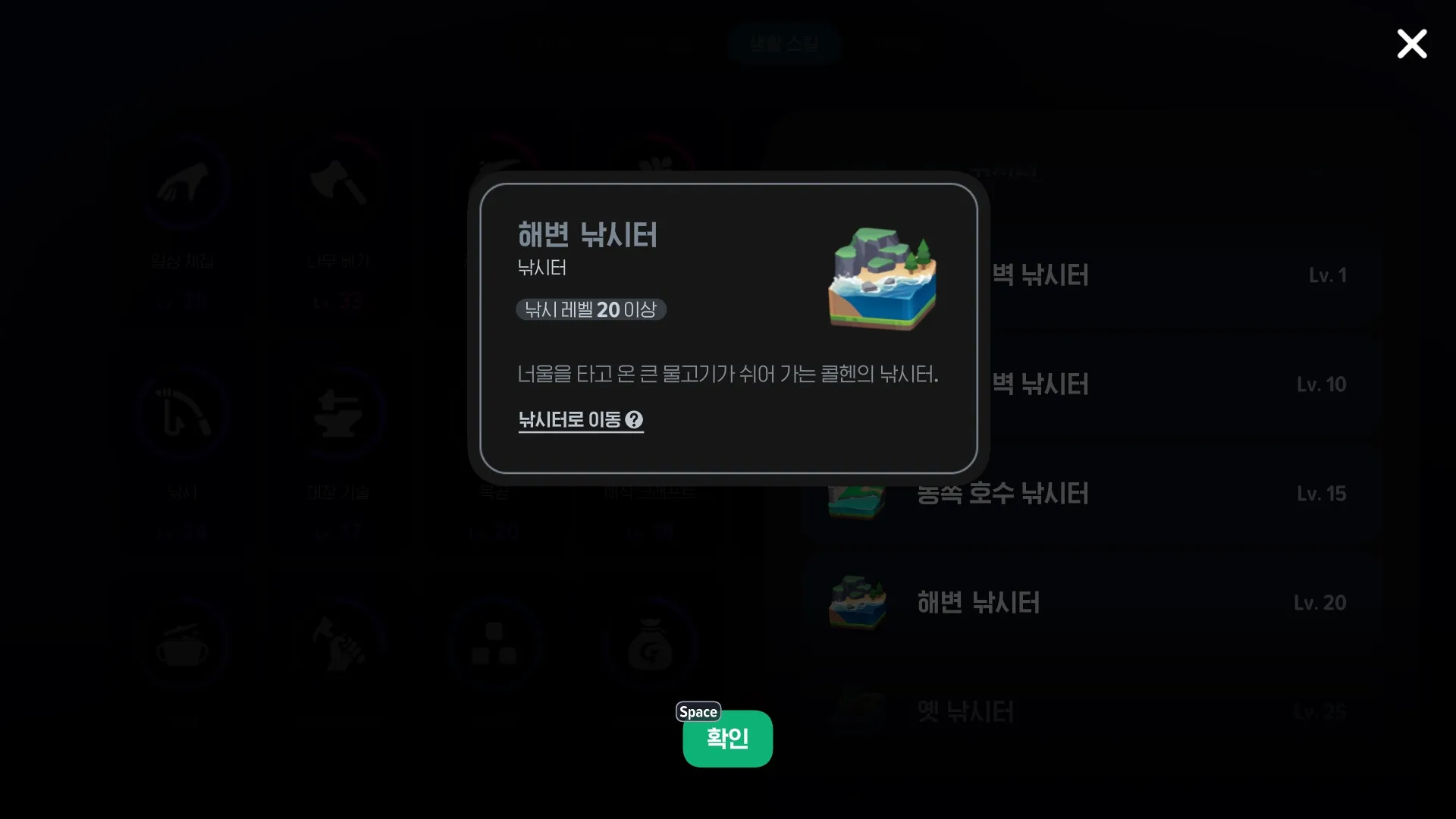Viewport: 1456px width, 819px height.
Task: Click the blocks-shaped skill icon
Action: [494, 645]
